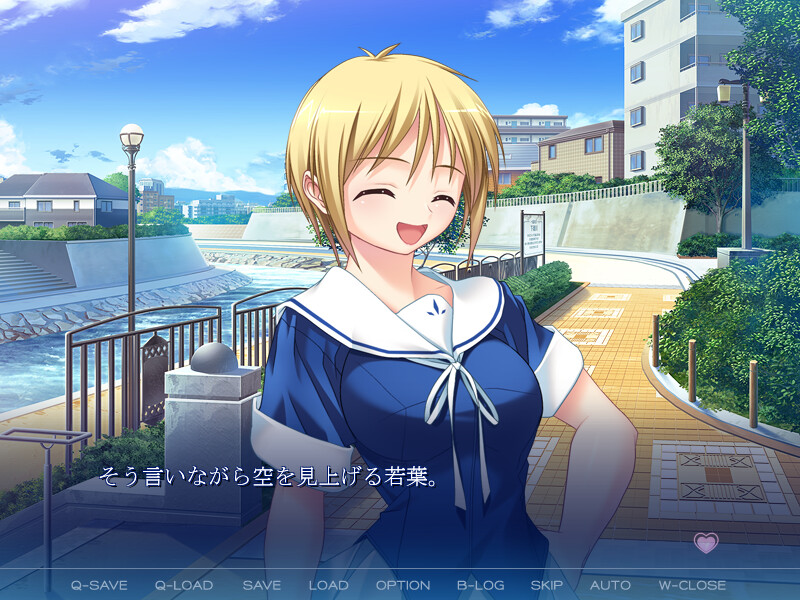Image resolution: width=800 pixels, height=600 pixels.
Task: Show the backlog with B-LOG
Action: (x=481, y=585)
